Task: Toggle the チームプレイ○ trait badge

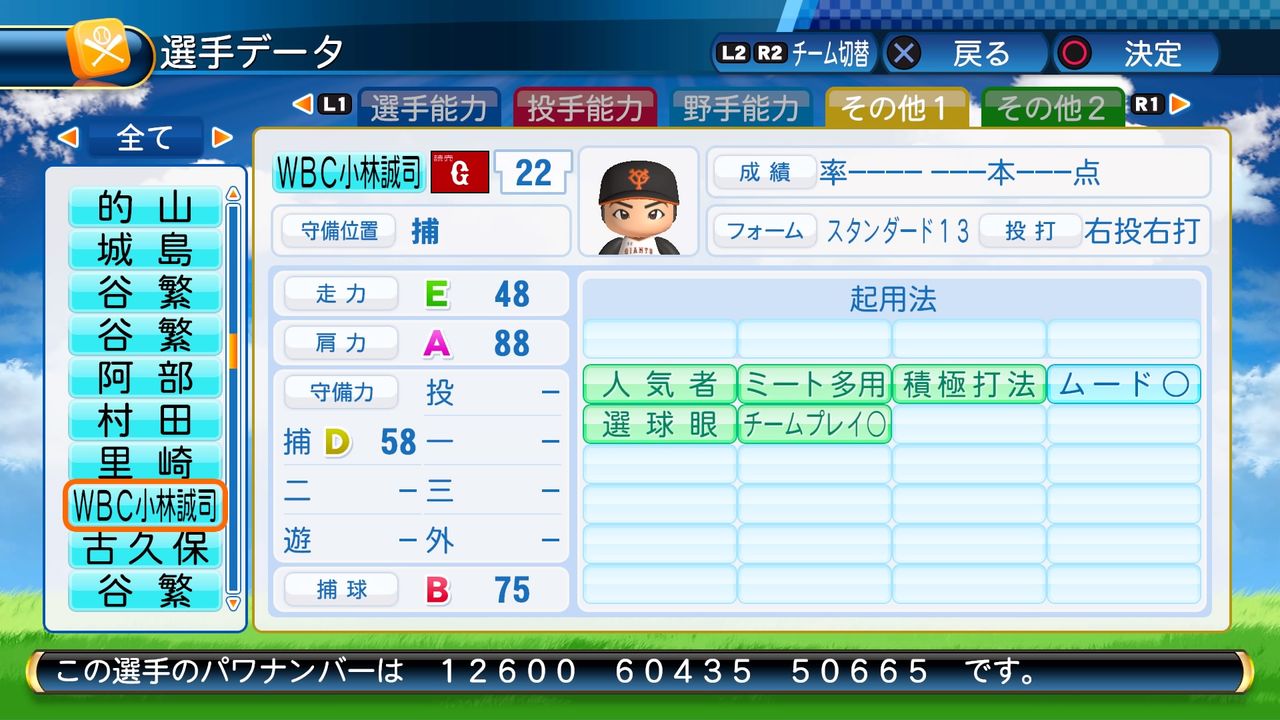Action: pos(814,424)
